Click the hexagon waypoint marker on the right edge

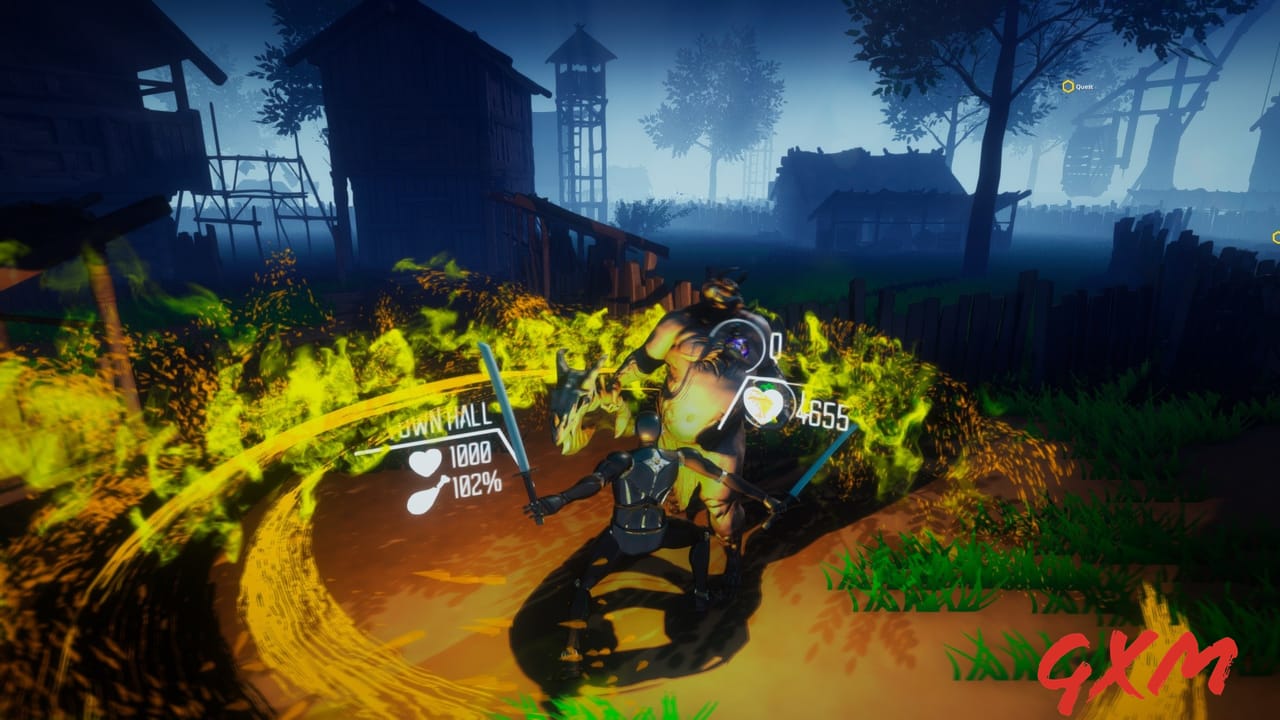[x=1276, y=237]
